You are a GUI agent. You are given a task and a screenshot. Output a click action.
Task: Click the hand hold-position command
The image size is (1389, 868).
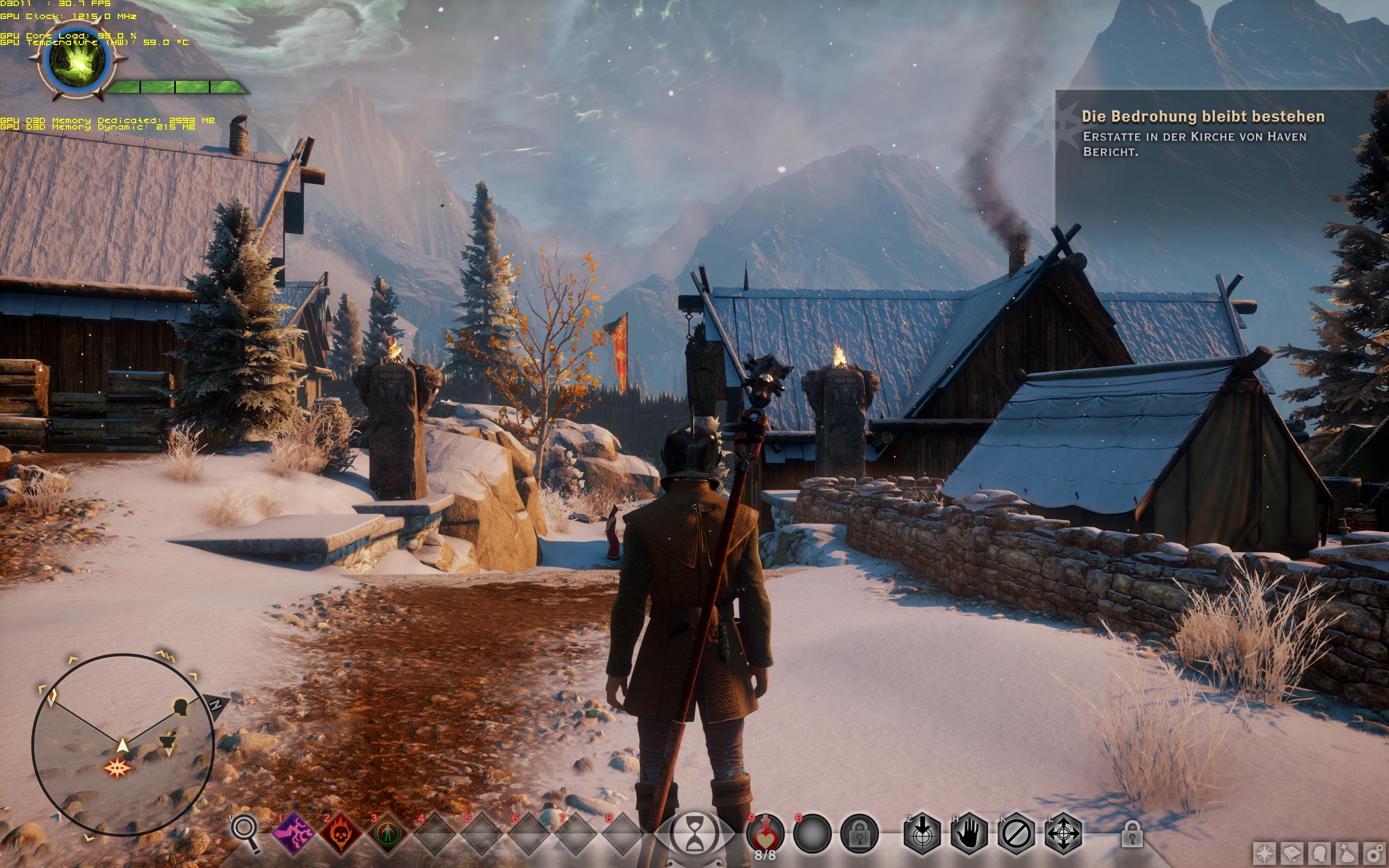(969, 833)
